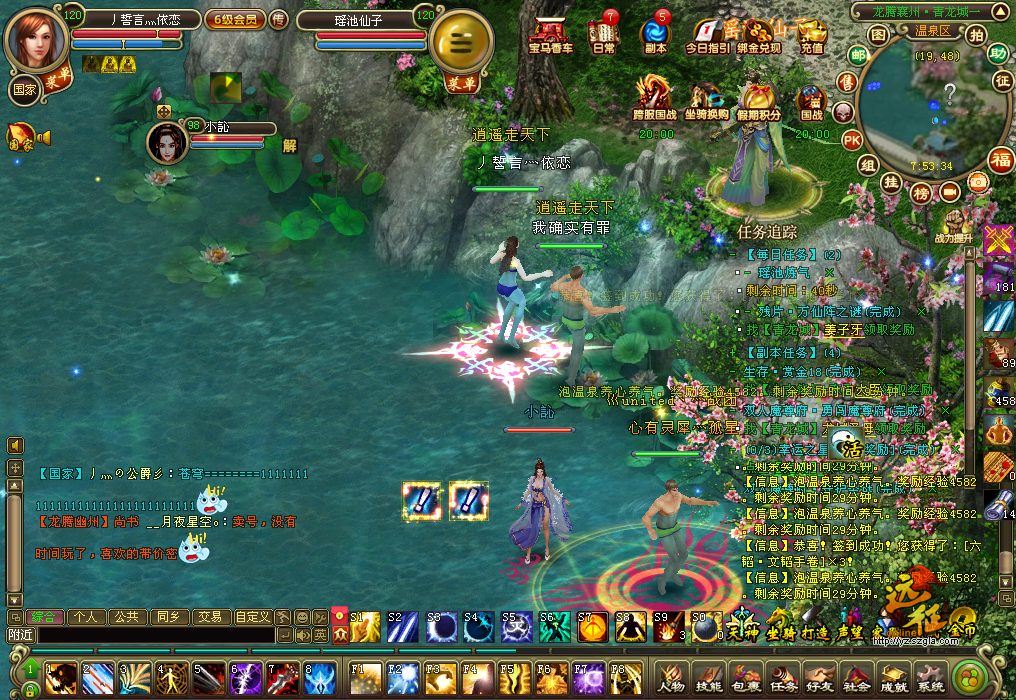Open the 系统 system menu
The height and width of the screenshot is (700, 1016).
pyautogui.click(x=930, y=678)
